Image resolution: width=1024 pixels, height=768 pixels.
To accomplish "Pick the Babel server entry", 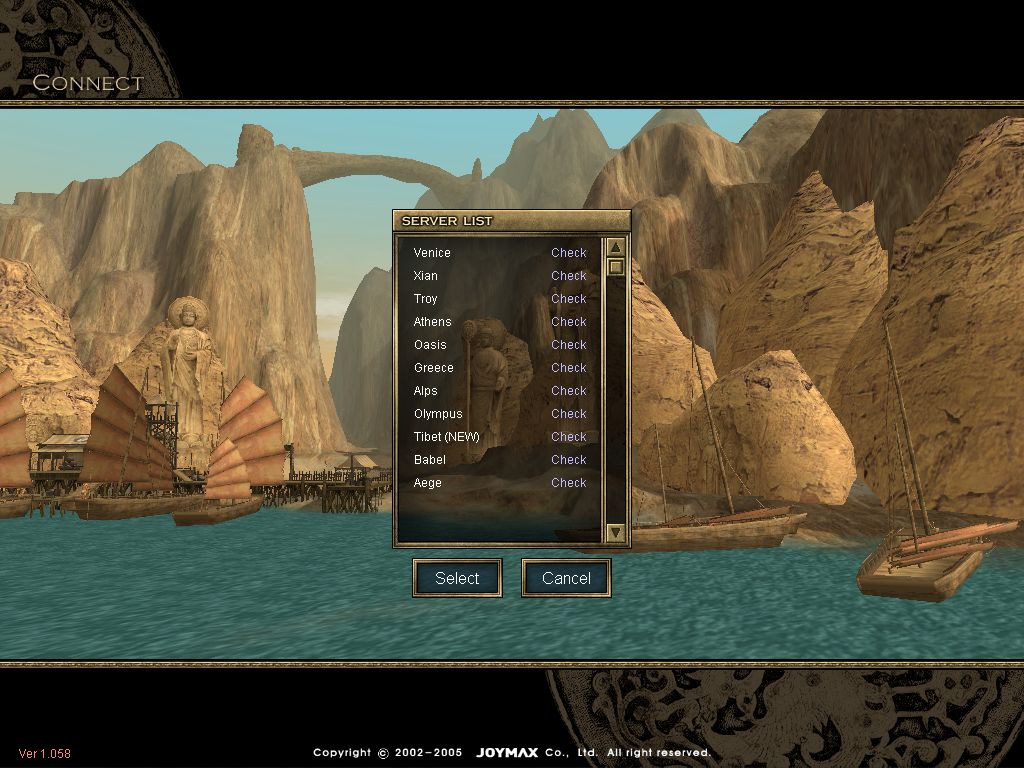I will [430, 460].
